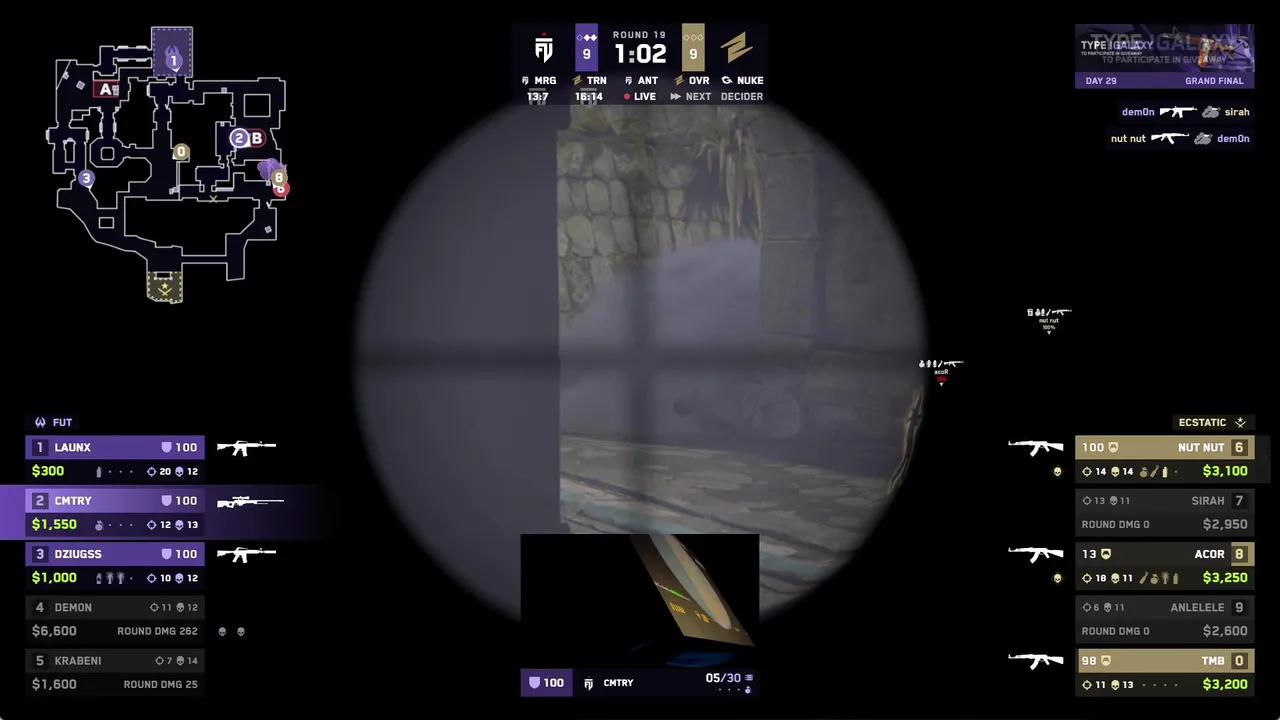
Task: Click the Nuke map icon in the header
Action: 726,81
